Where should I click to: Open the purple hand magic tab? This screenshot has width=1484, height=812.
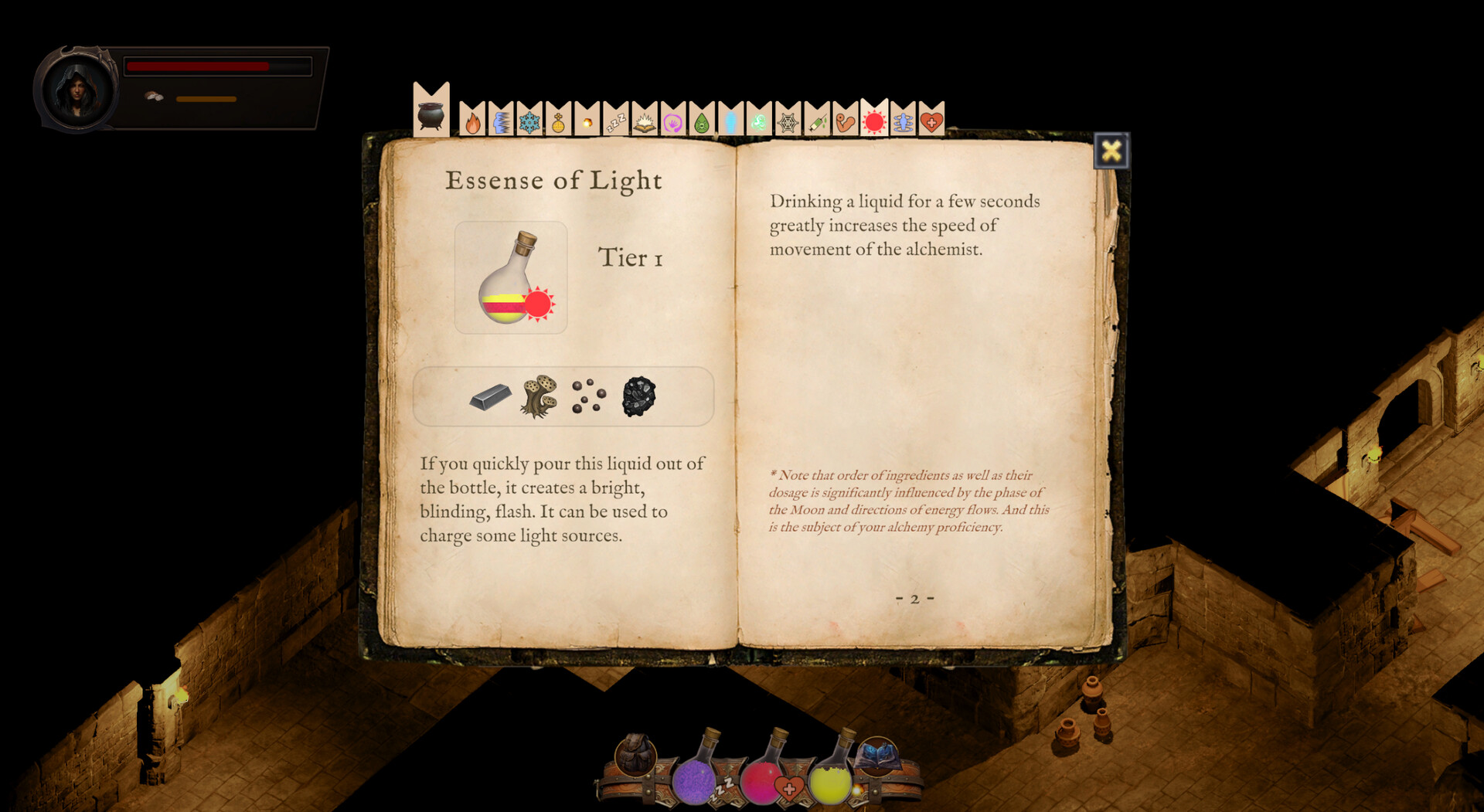point(673,121)
